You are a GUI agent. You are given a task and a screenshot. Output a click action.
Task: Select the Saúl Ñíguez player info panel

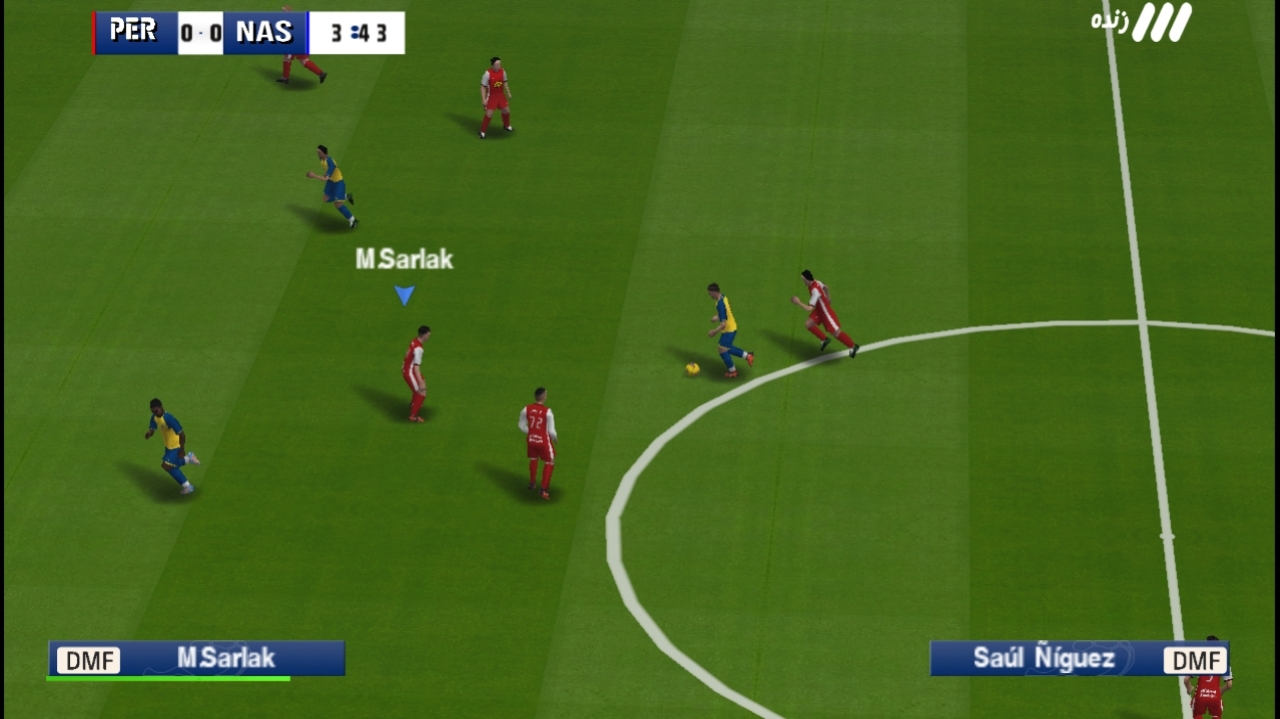point(1078,658)
